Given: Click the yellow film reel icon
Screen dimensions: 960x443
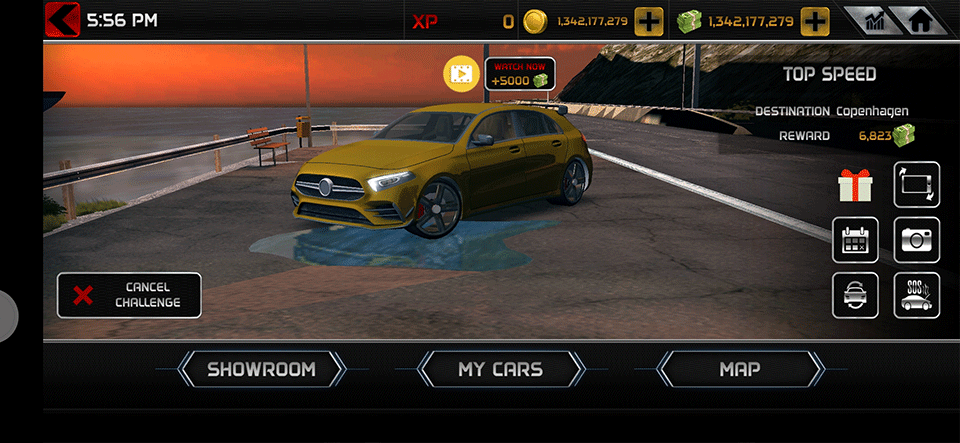Looking at the screenshot, I should click(462, 74).
